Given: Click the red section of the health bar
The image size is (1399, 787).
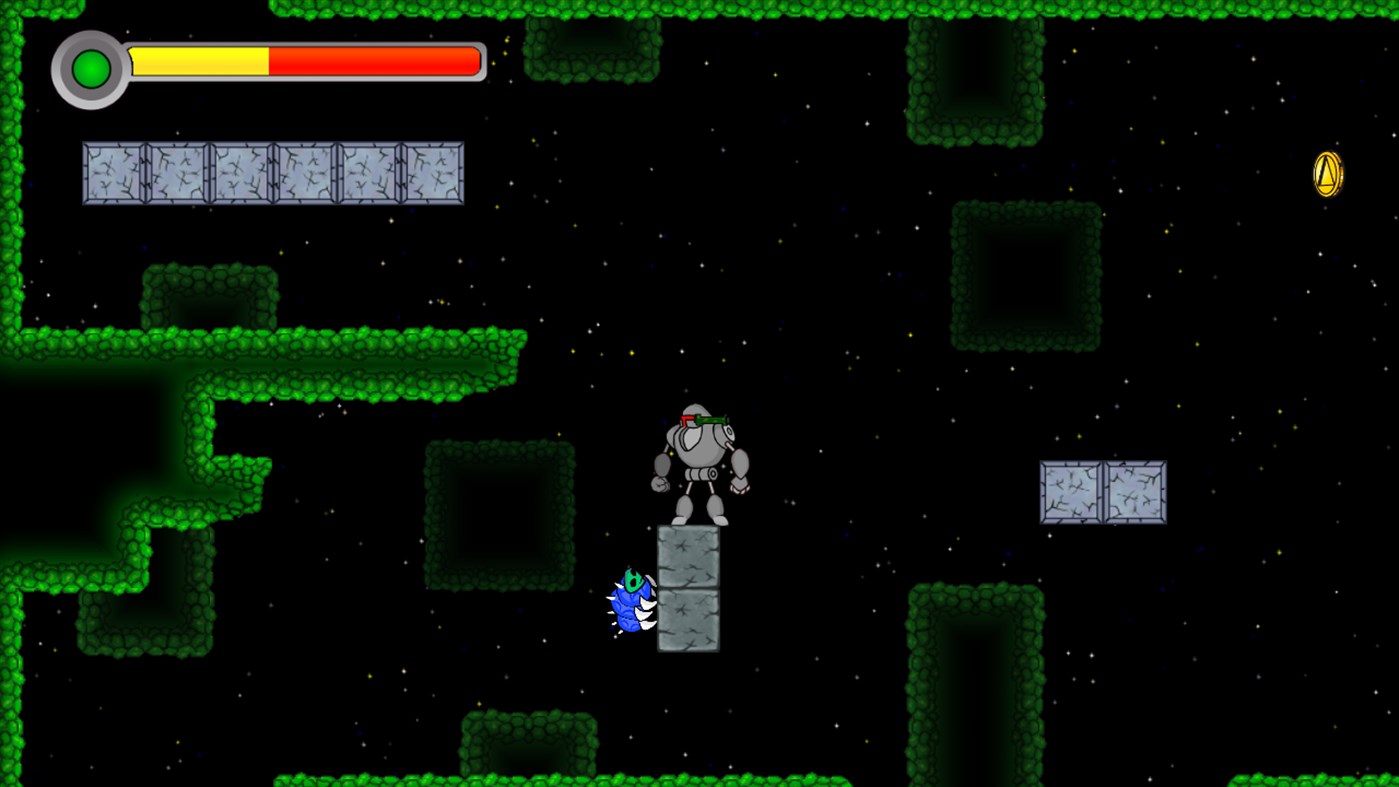Looking at the screenshot, I should point(375,61).
